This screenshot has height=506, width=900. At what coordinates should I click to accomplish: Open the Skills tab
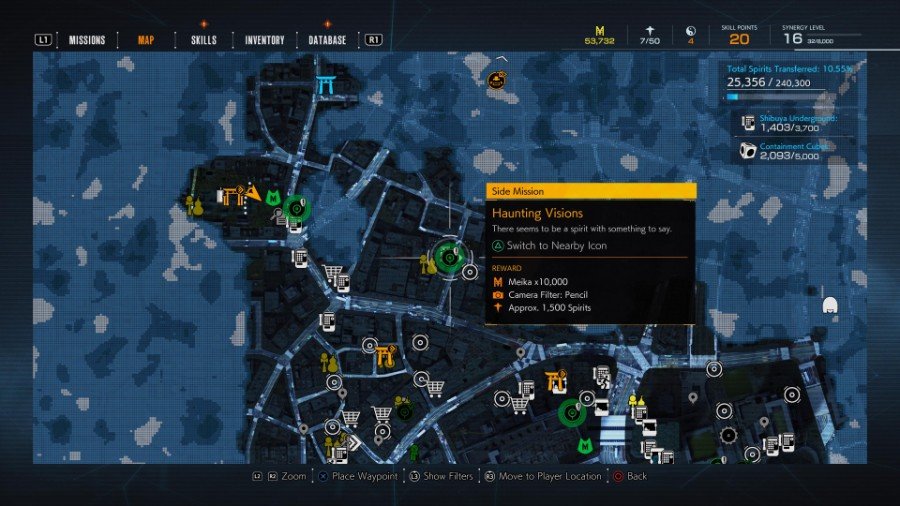pyautogui.click(x=204, y=40)
